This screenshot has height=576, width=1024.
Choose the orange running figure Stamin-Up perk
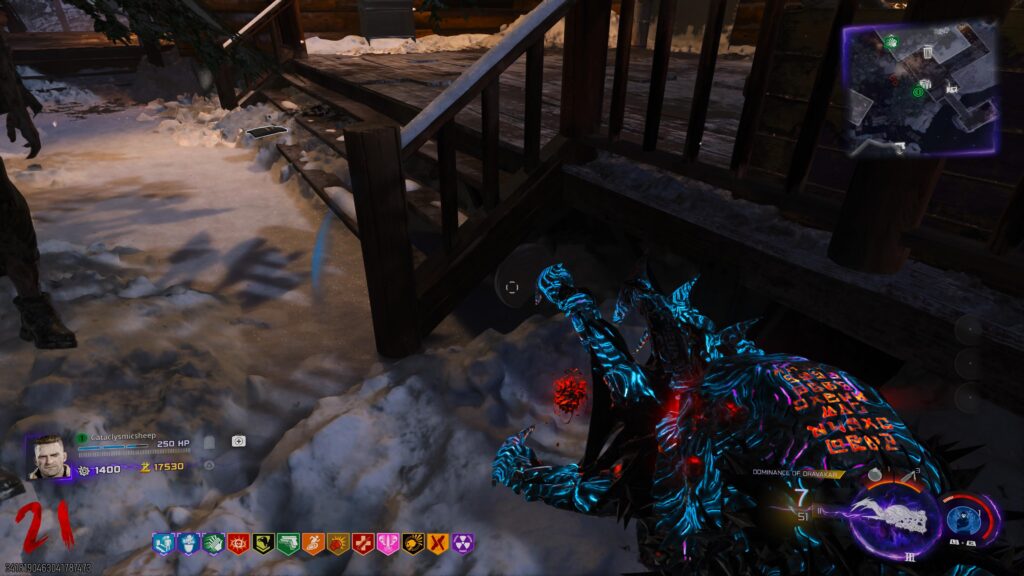click(313, 544)
